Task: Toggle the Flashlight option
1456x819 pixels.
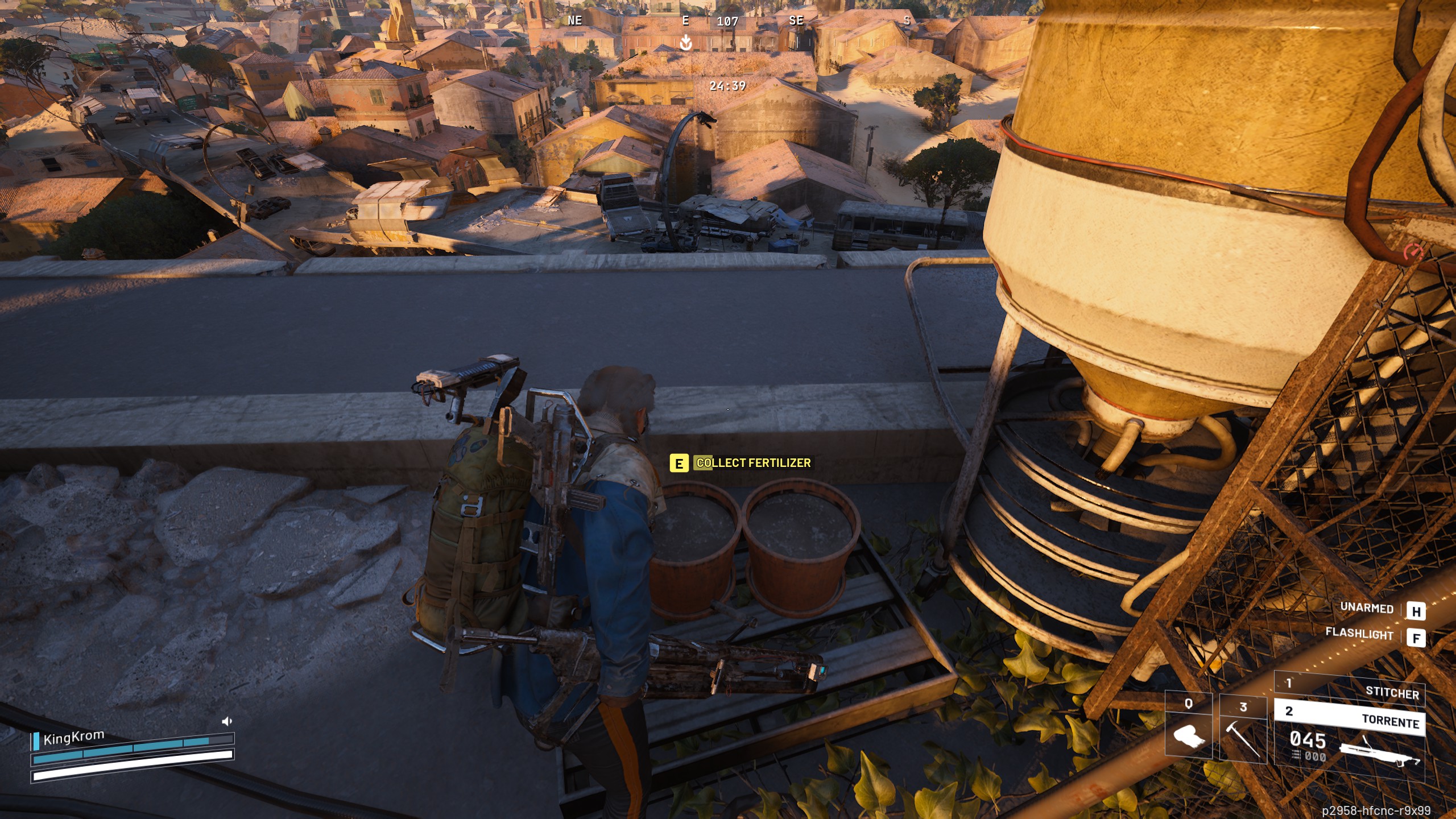Action: pos(1360,634)
